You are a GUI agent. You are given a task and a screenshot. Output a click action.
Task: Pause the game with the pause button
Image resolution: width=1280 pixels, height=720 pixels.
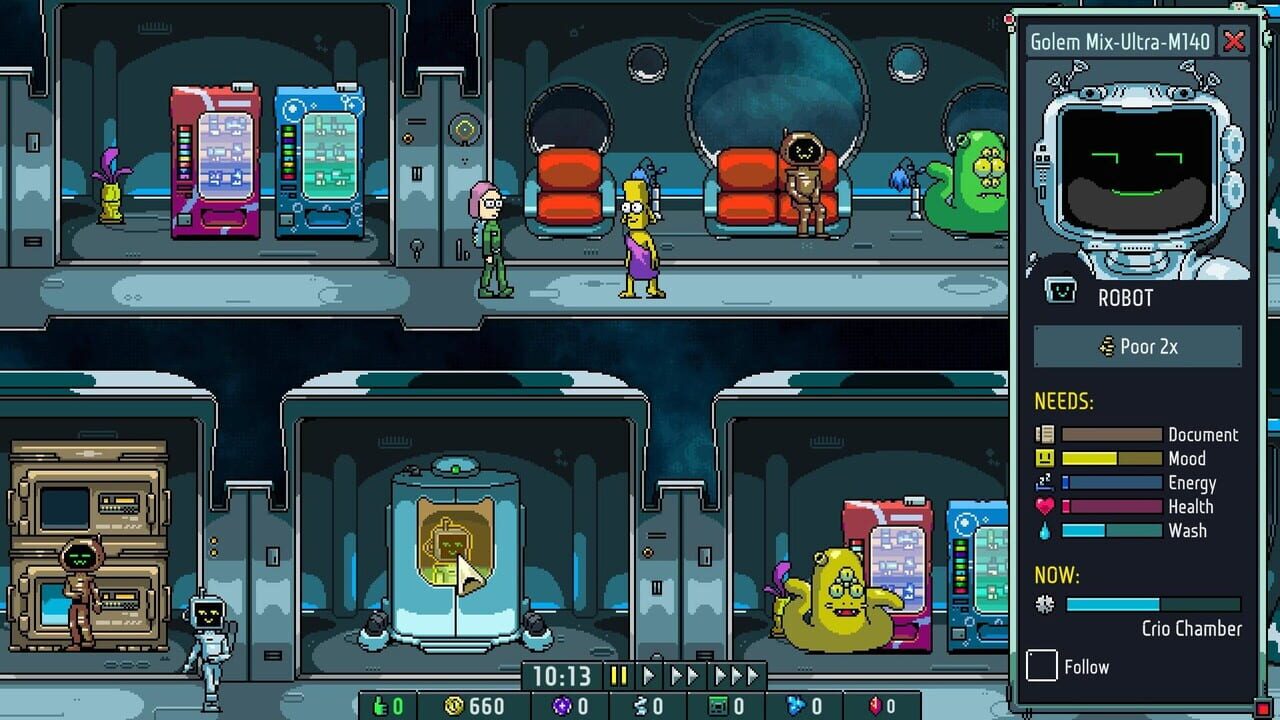(618, 674)
